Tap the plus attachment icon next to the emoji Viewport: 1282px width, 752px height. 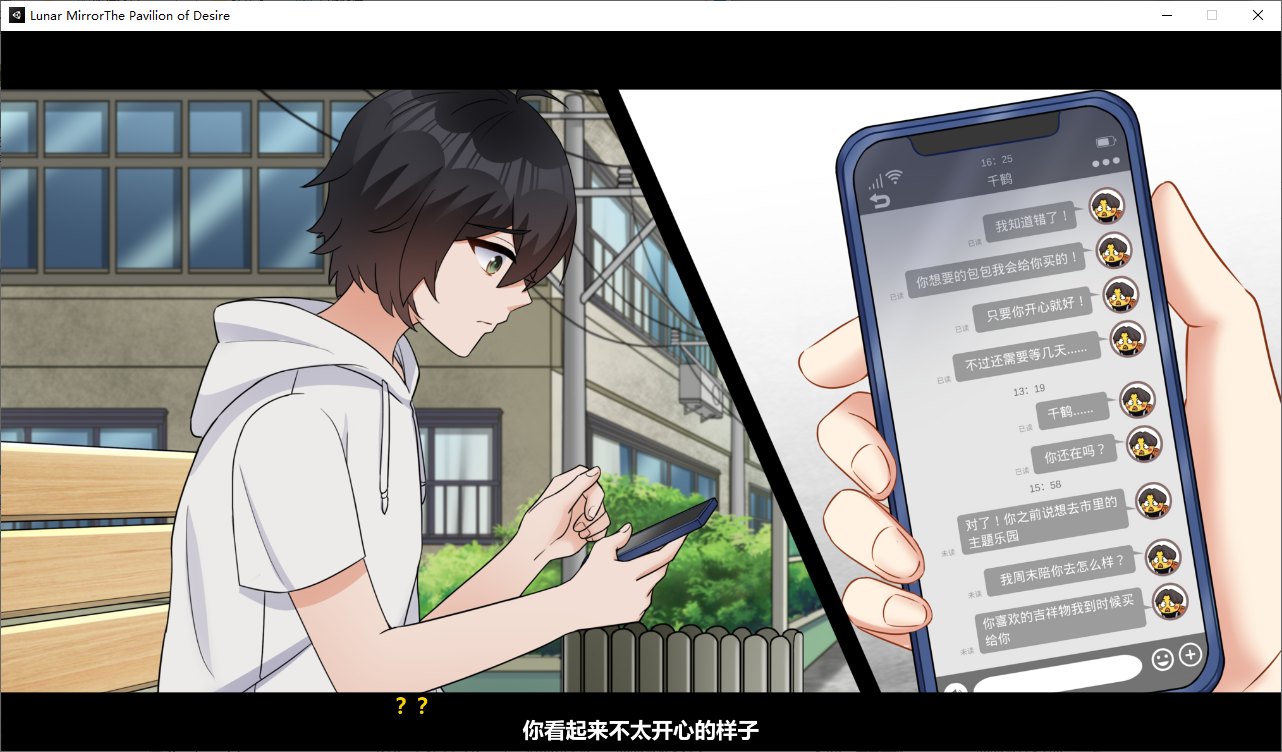[x=1190, y=654]
